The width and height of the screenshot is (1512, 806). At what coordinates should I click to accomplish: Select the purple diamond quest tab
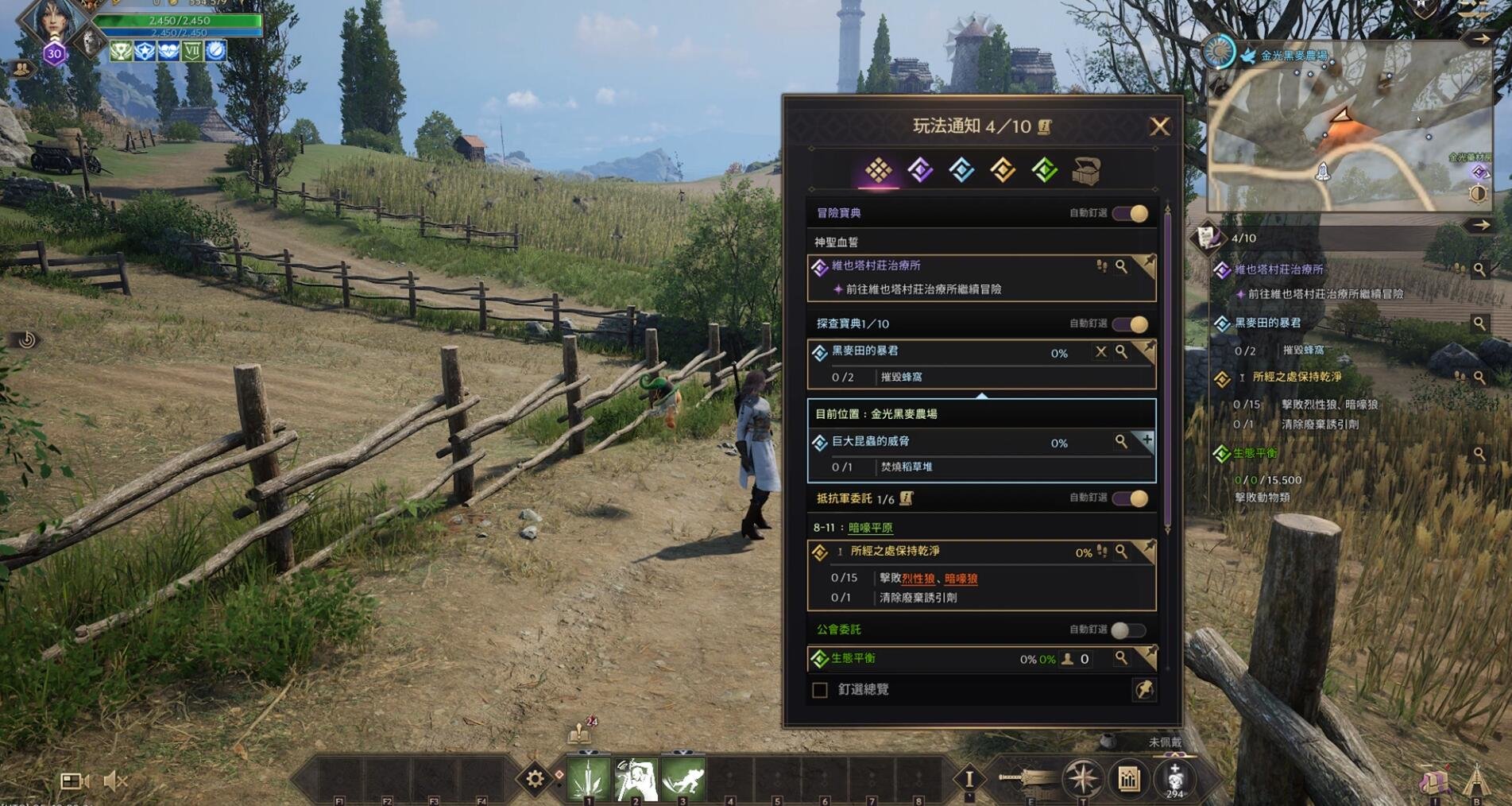click(x=920, y=170)
